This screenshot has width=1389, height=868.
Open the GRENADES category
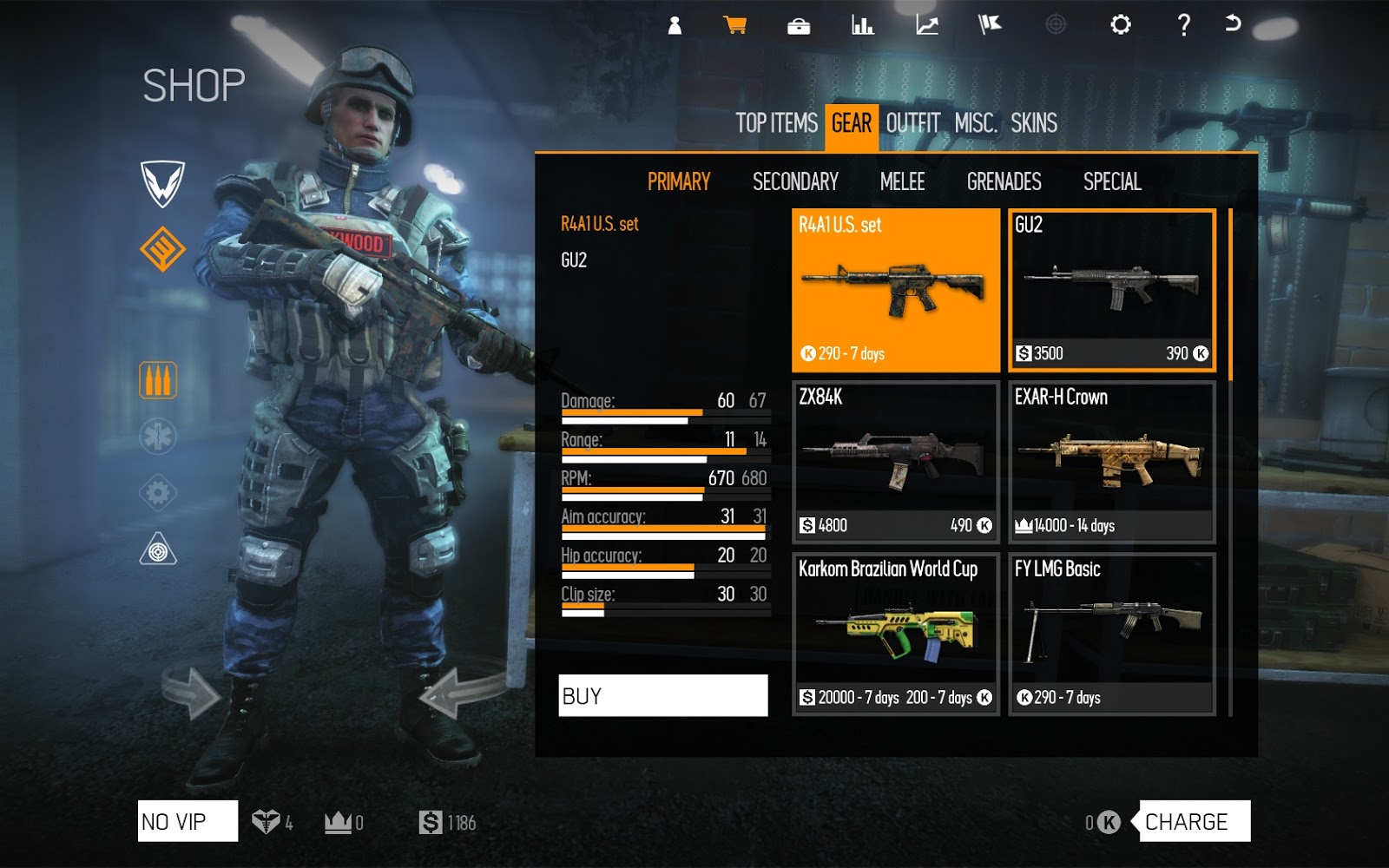coord(1003,182)
